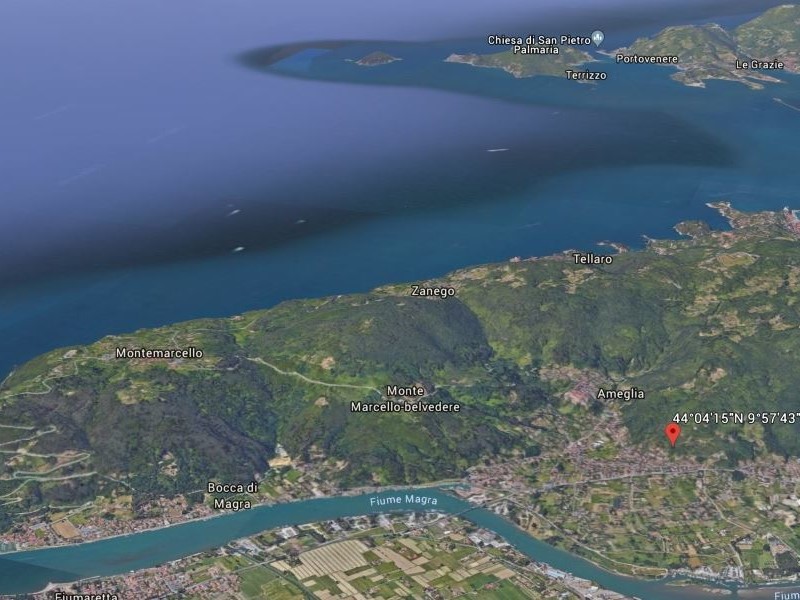
Task: Select the Tellaro place label
Action: coord(592,259)
